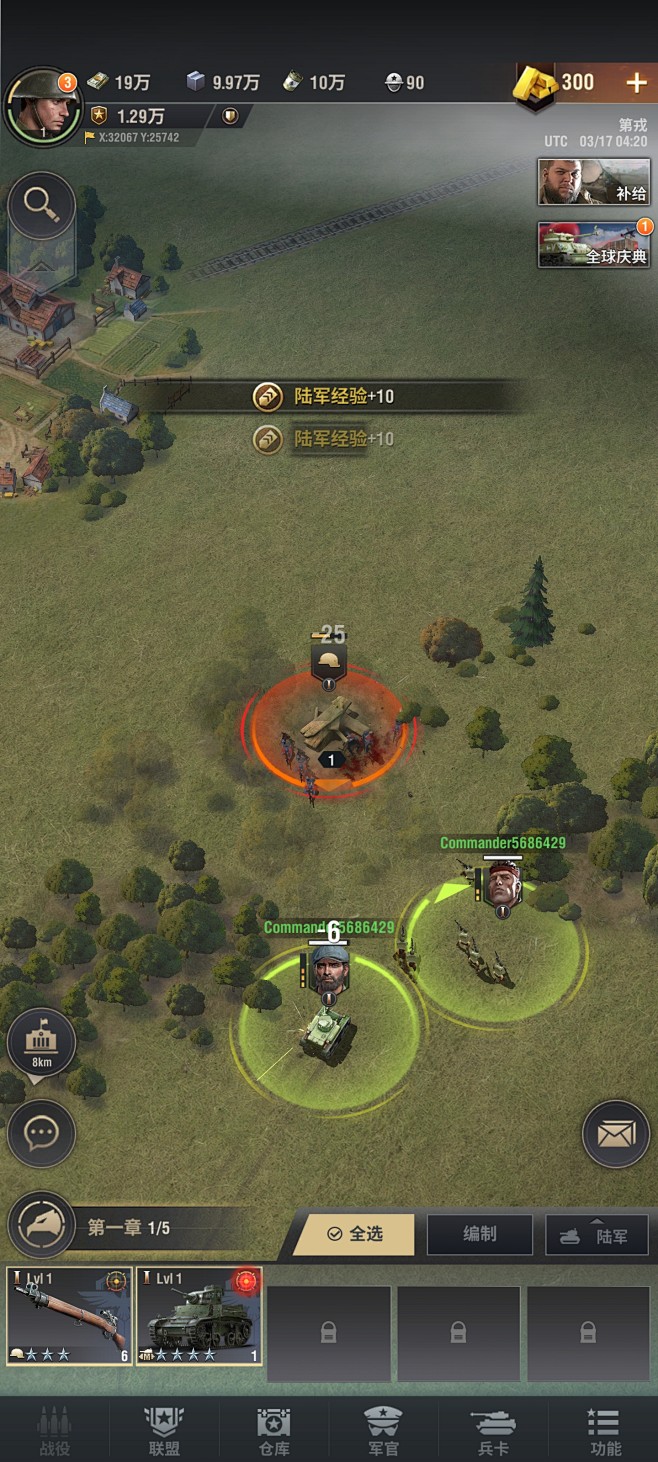The width and height of the screenshot is (658, 1462).
Task: Open the 补给 supply offer
Action: click(594, 182)
